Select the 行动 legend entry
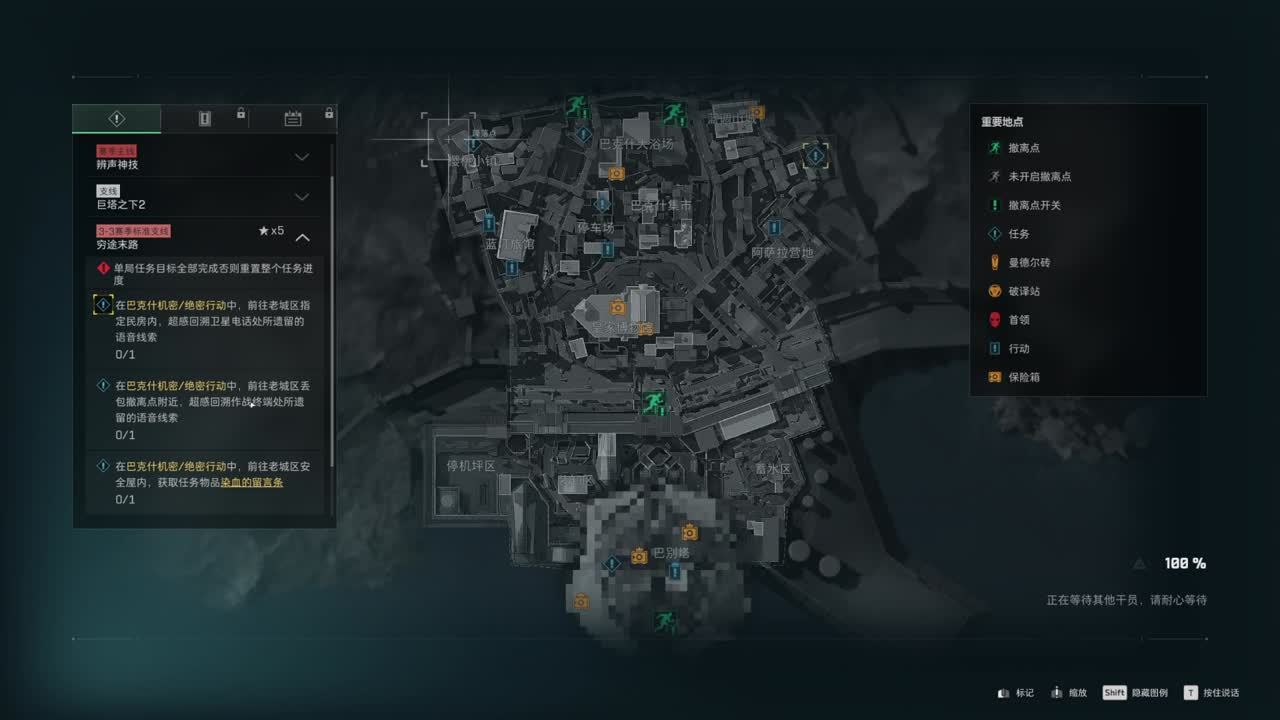 click(1018, 349)
